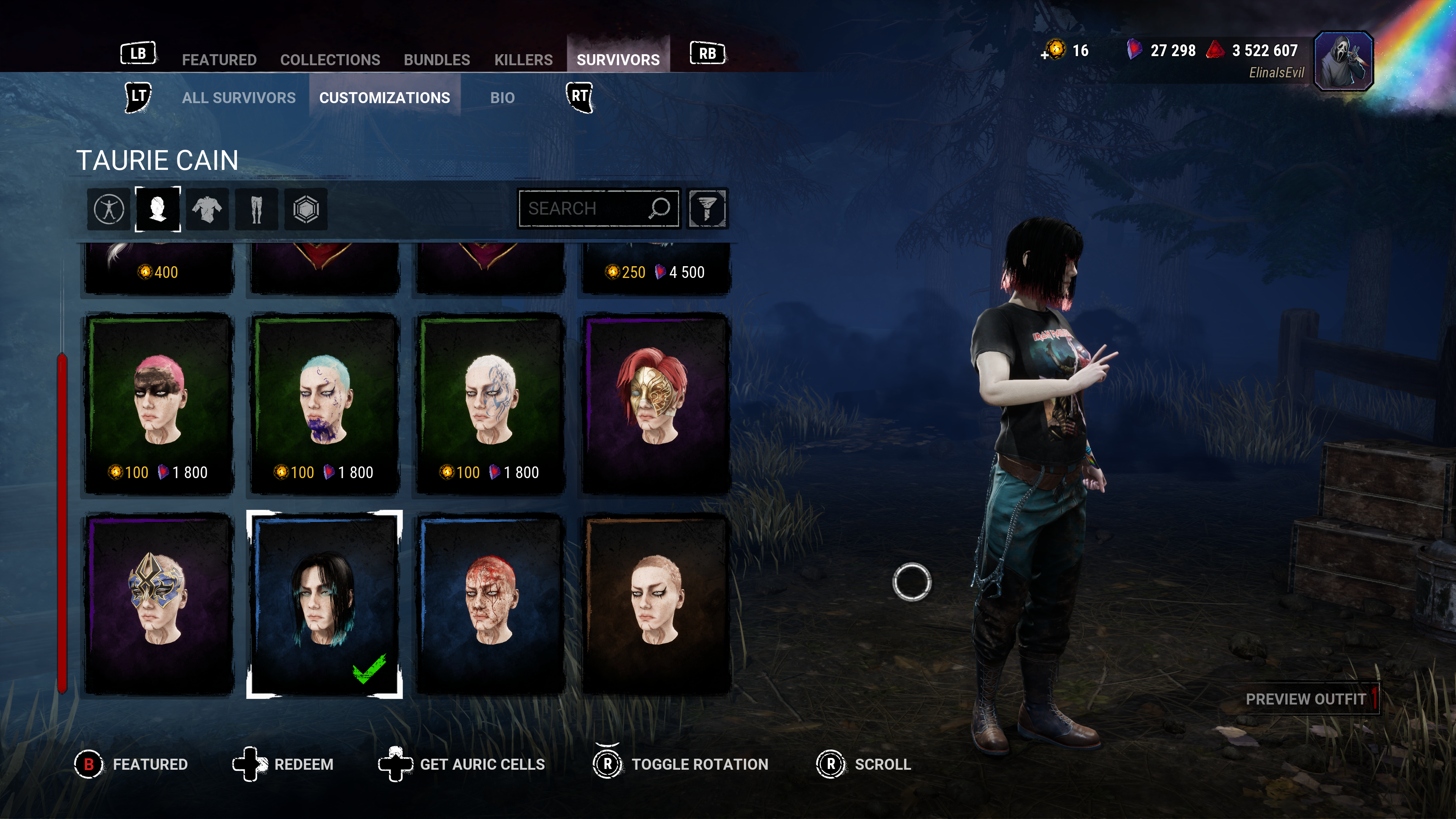Go to the Bundles tab
The image size is (1456, 819).
(x=436, y=60)
